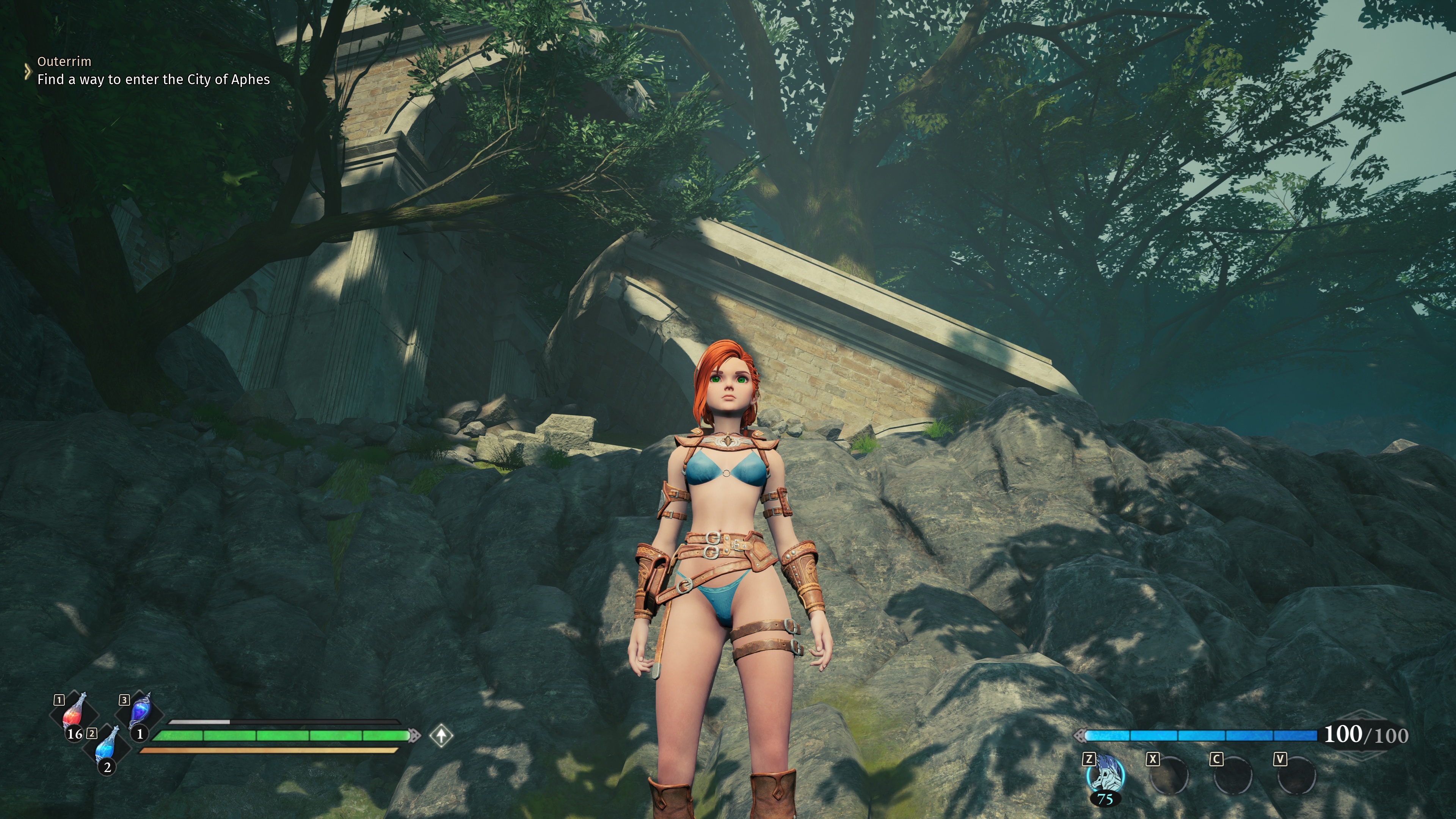Viewport: 1456px width, 819px height.
Task: Click the diamond up-arrow icon beside the health bar
Action: [441, 735]
